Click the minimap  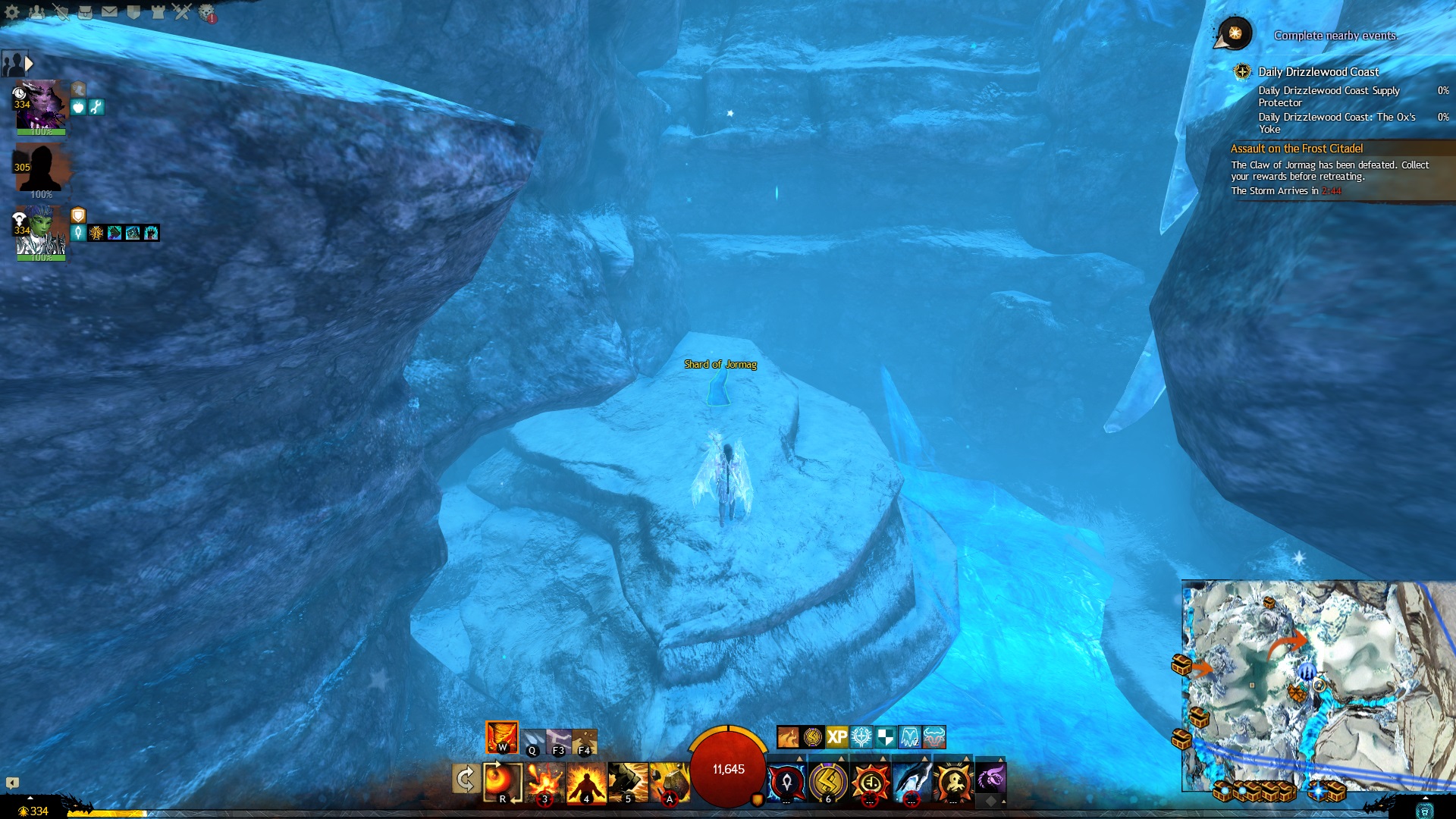point(1318,686)
